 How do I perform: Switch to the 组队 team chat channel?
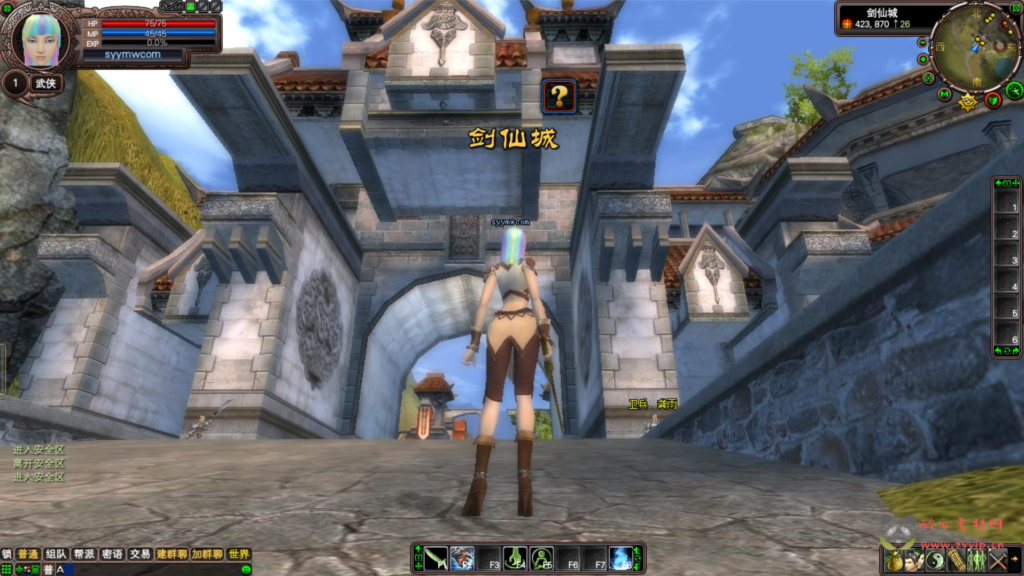pyautogui.click(x=56, y=554)
